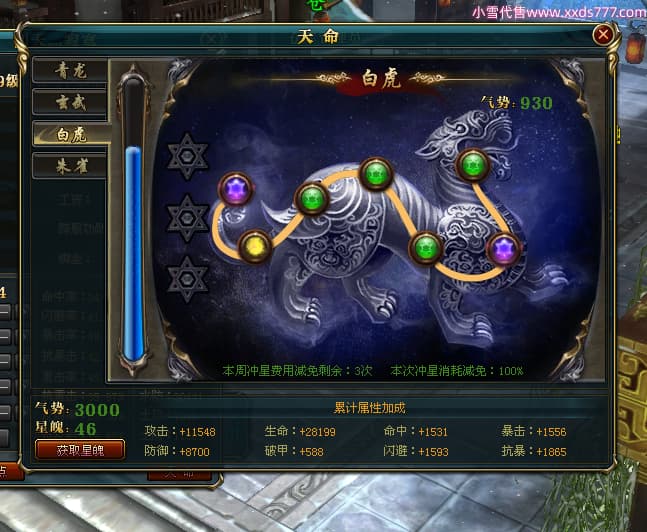Screen dimensions: 647x532
Task: Choose the green orb on the tiger's head
Action: (472, 164)
